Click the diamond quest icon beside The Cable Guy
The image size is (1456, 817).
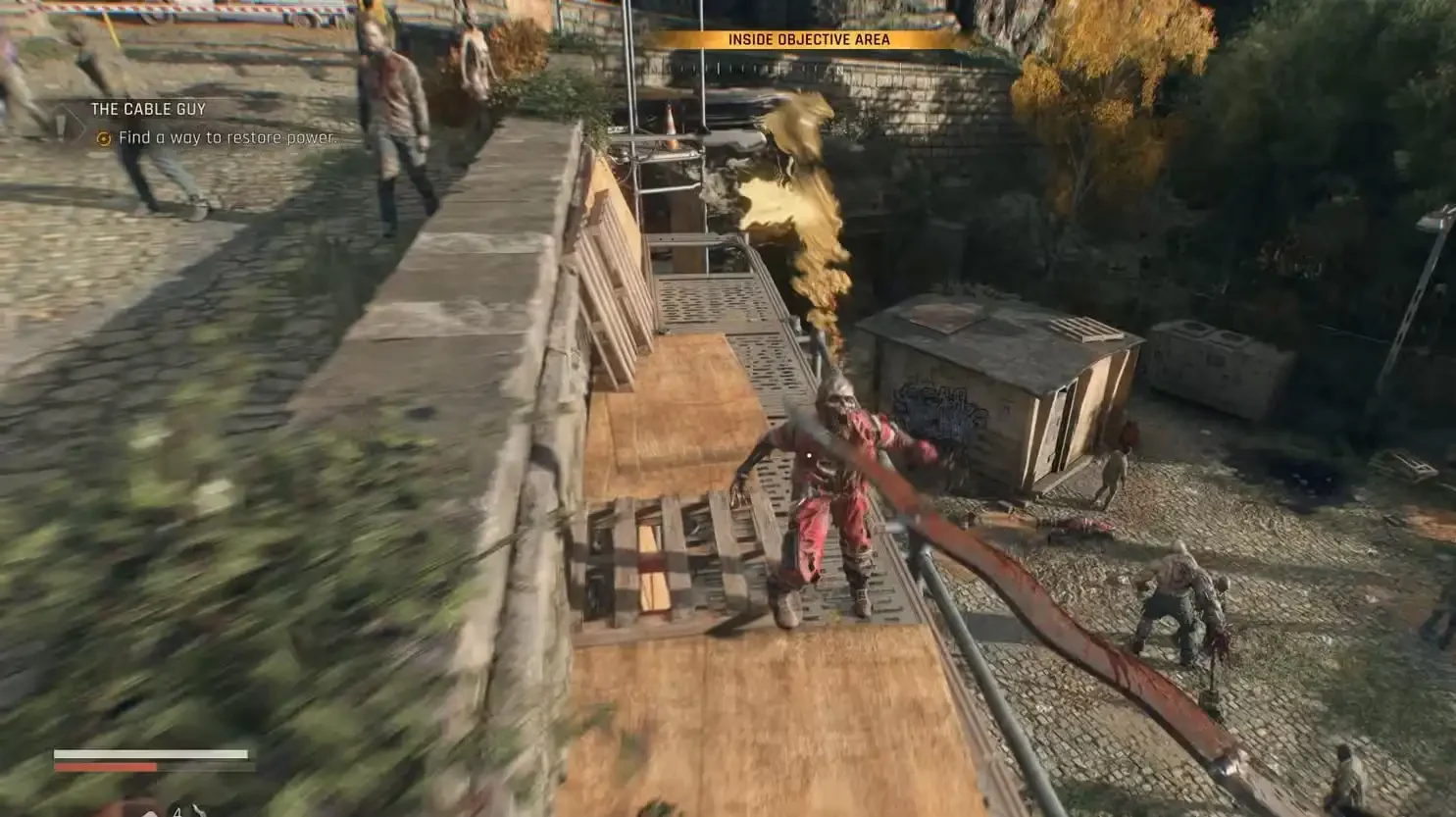coord(67,123)
